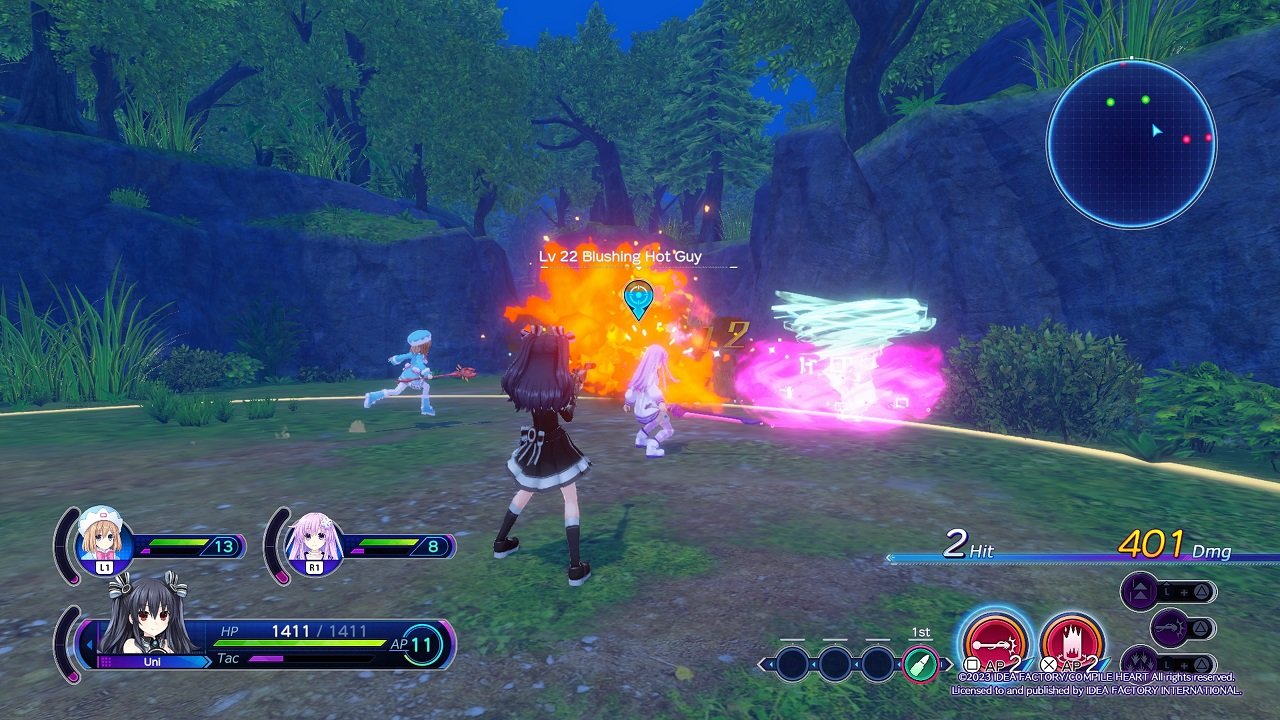Use the purple gun shot skill icon

1169,628
